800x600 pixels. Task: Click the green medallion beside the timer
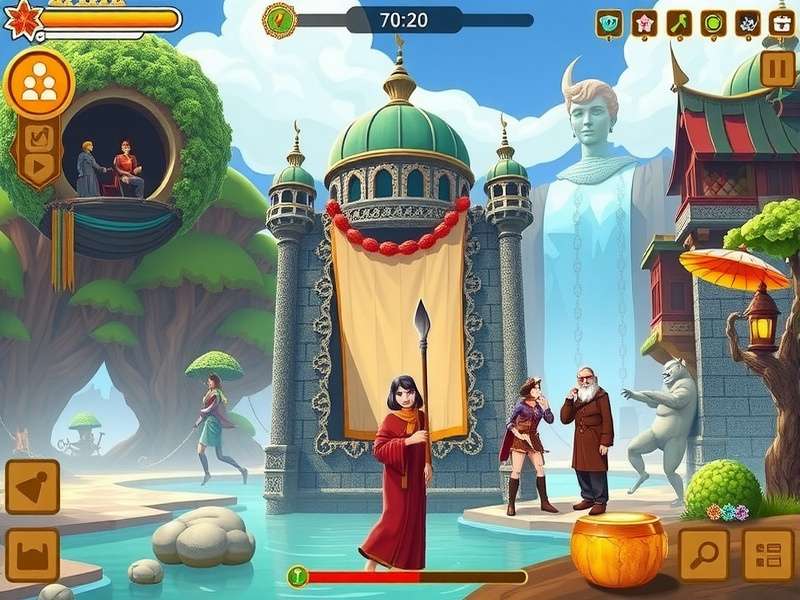pyautogui.click(x=279, y=20)
